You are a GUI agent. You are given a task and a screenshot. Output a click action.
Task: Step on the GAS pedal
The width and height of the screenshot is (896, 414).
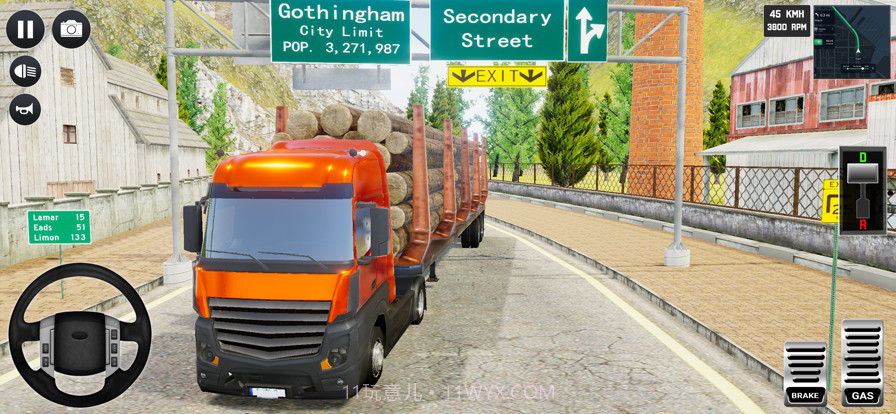click(862, 363)
